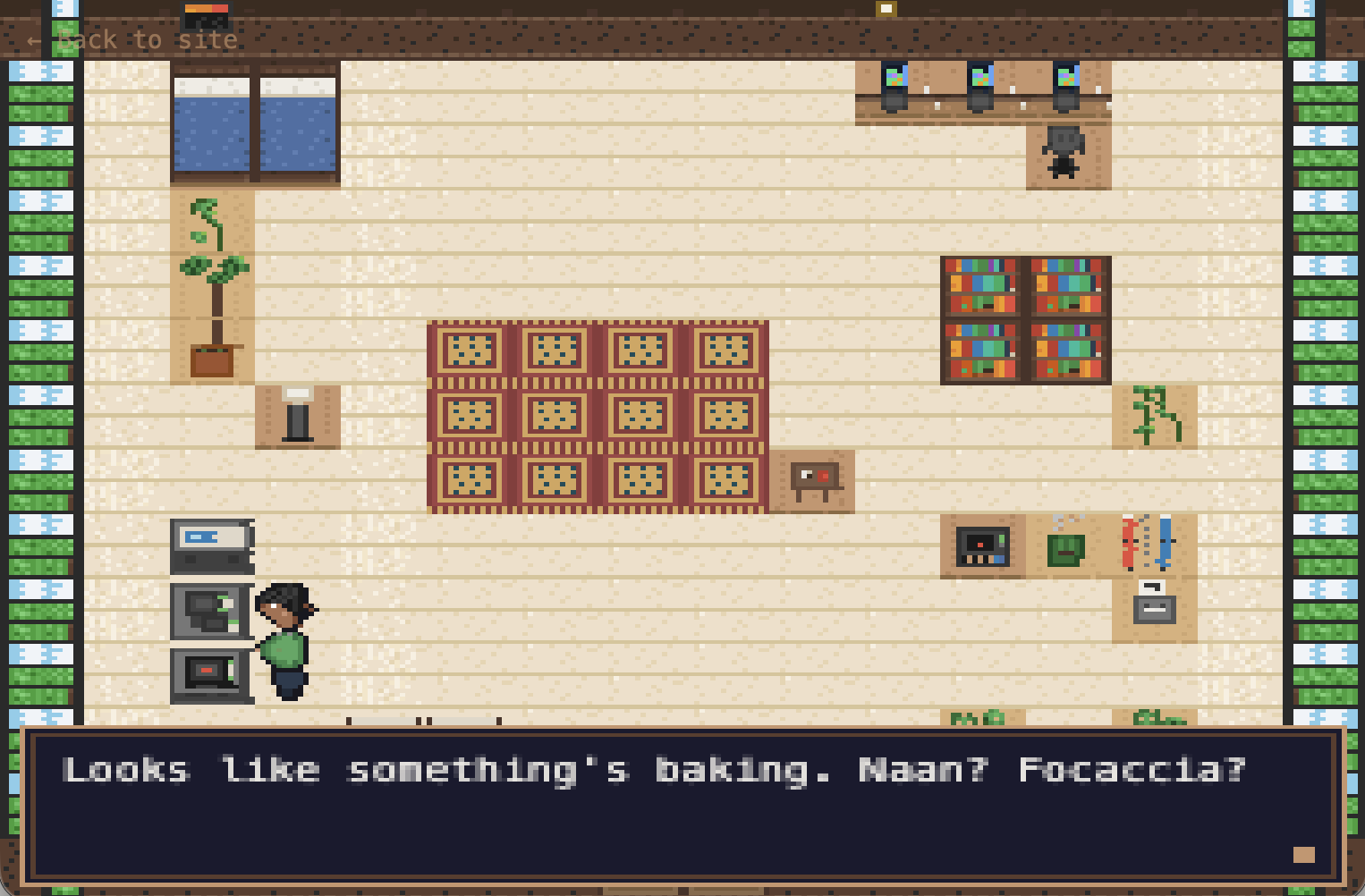Select the red pencil plushie
1365x896 pixels.
click(1130, 544)
